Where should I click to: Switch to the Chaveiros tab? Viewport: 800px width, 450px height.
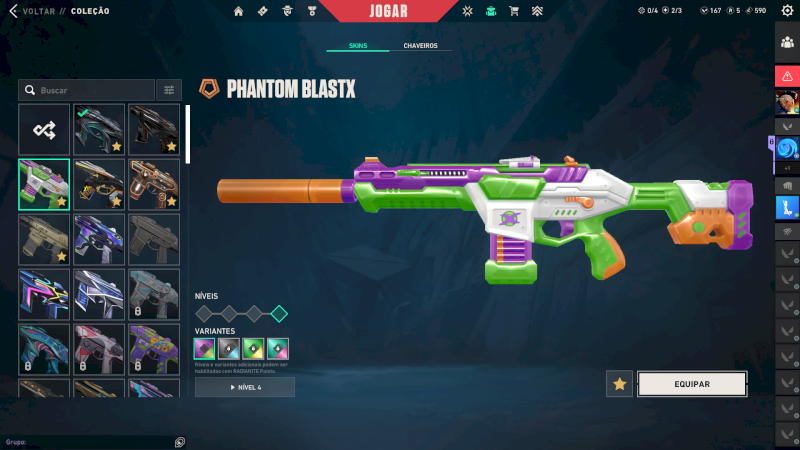pos(420,46)
